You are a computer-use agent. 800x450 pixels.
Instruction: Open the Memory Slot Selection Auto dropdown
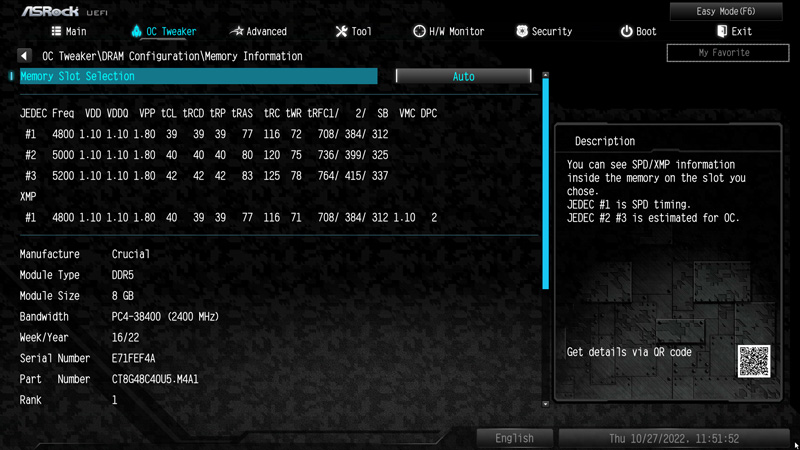coord(463,76)
